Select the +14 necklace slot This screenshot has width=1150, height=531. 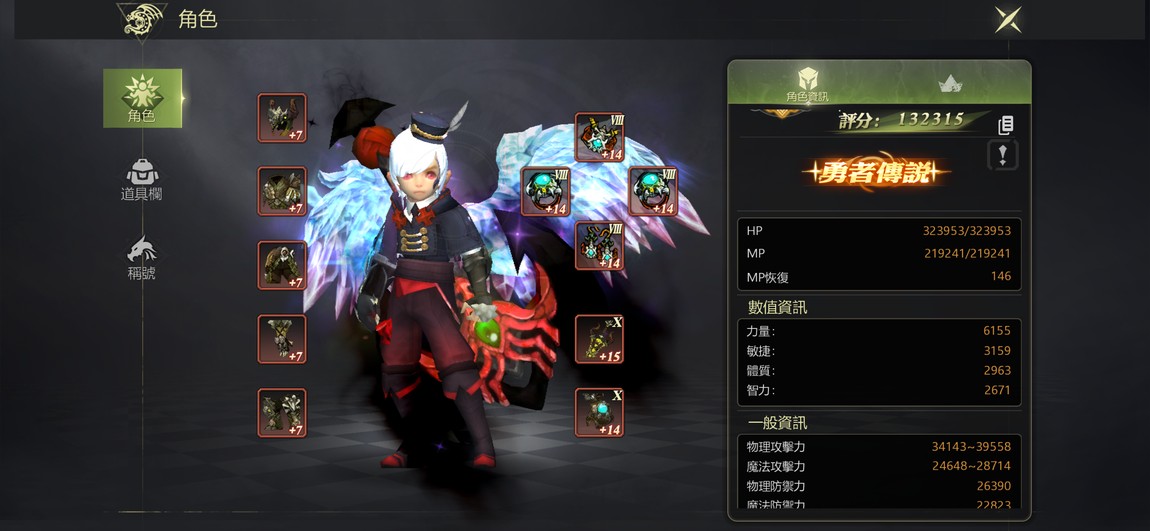(x=600, y=137)
